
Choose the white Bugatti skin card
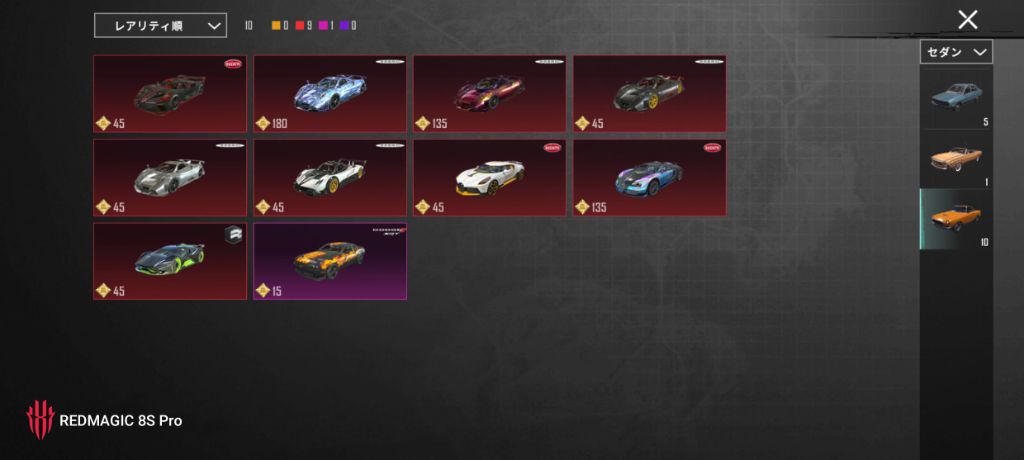coord(490,178)
